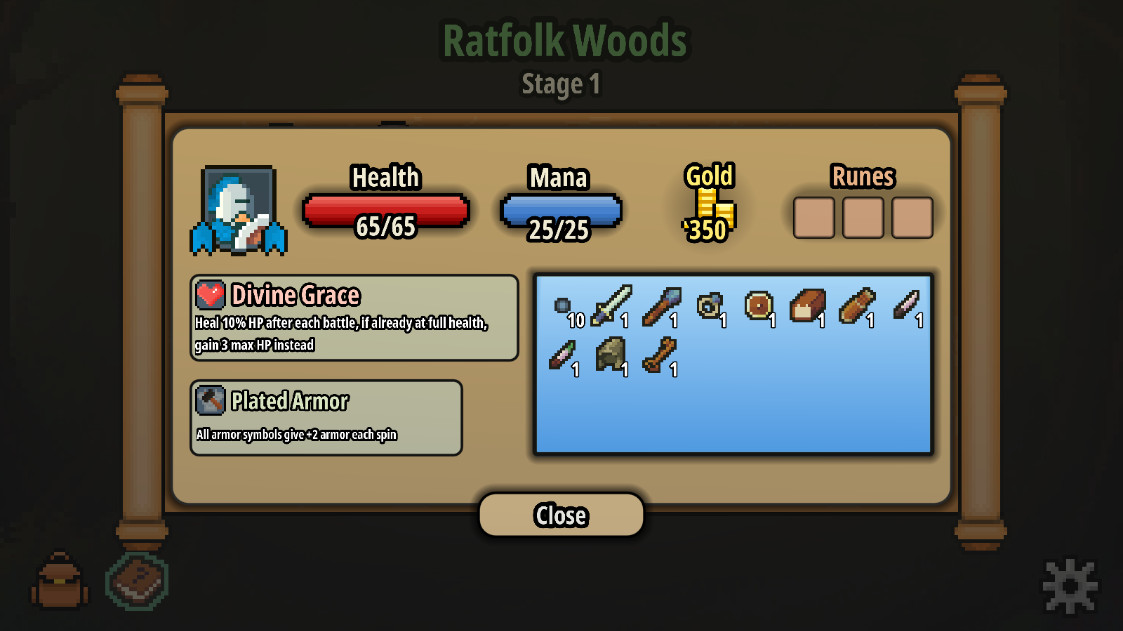Open the settings gear icon
The image size is (1123, 631).
tap(1069, 585)
